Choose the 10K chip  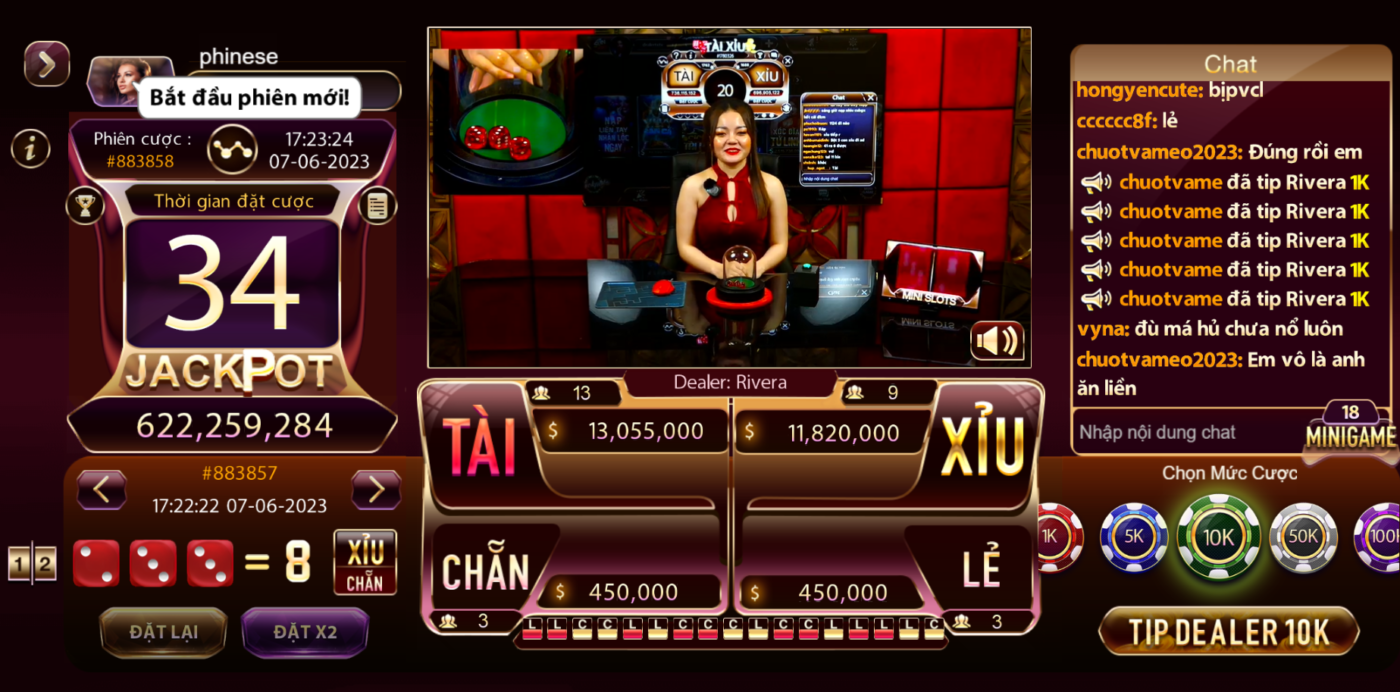coord(1218,537)
